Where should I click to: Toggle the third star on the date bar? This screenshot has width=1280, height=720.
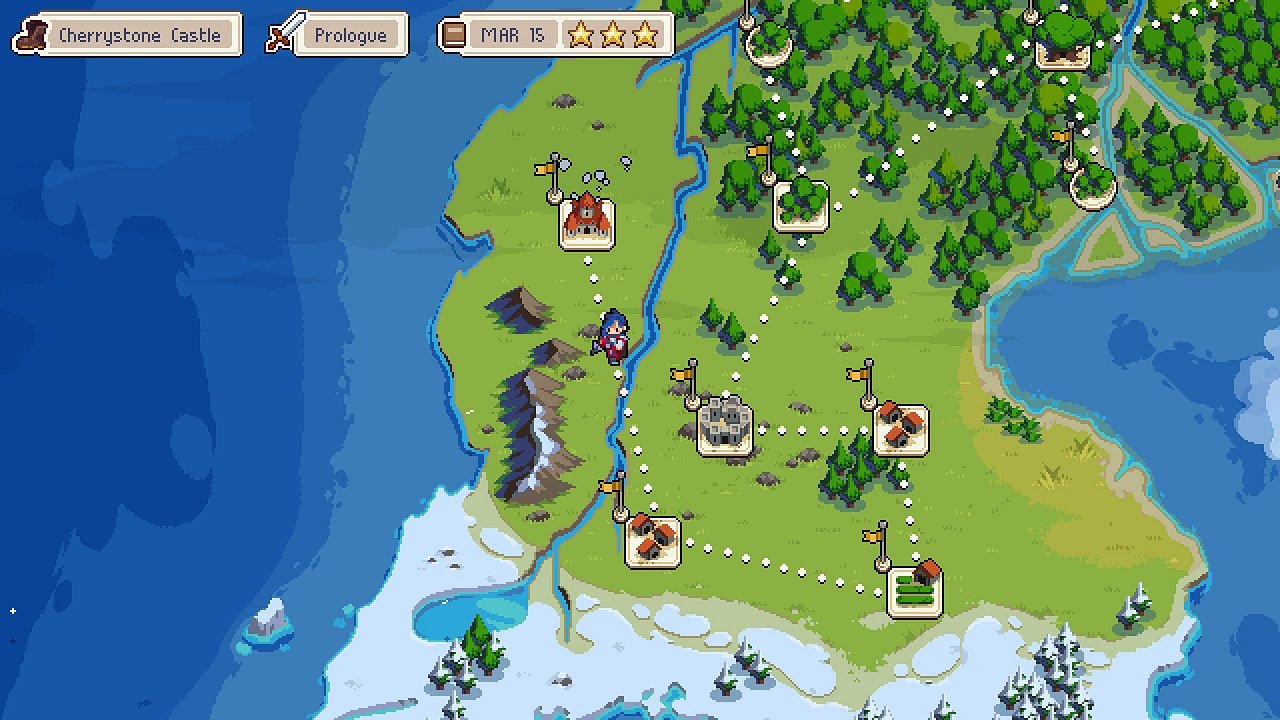645,35
